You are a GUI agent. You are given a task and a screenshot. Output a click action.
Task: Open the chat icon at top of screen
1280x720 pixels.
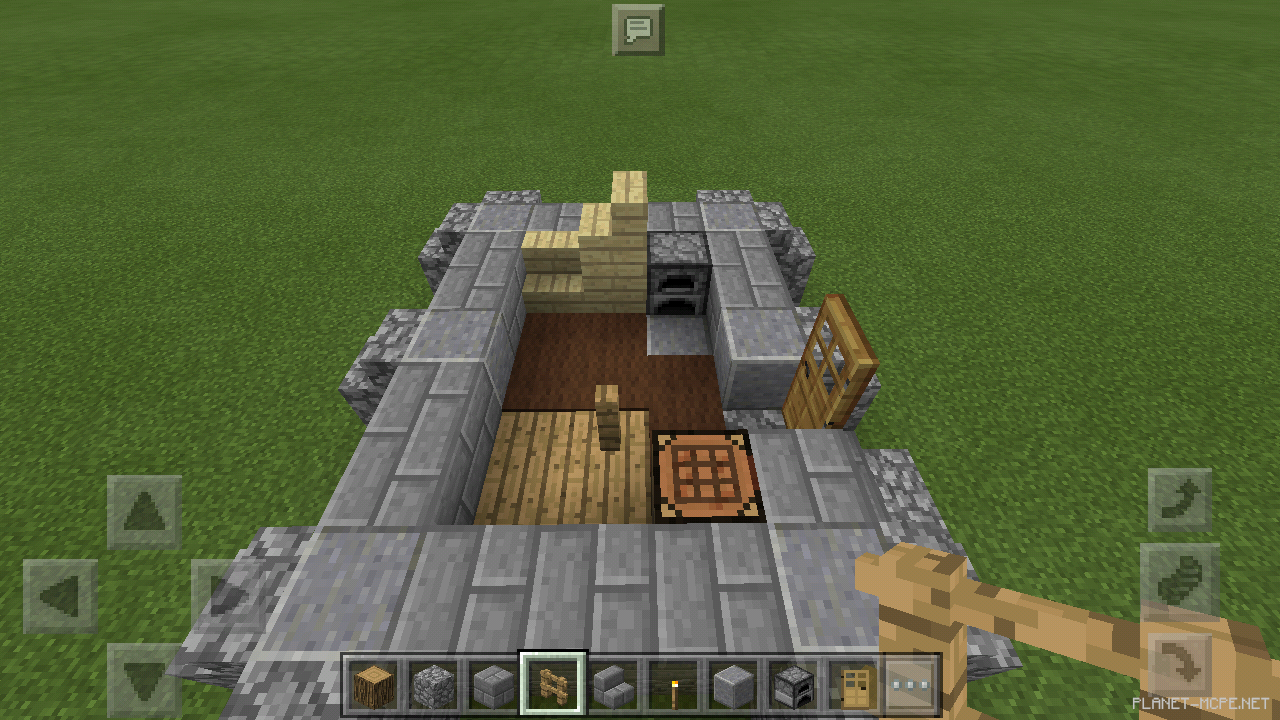637,30
